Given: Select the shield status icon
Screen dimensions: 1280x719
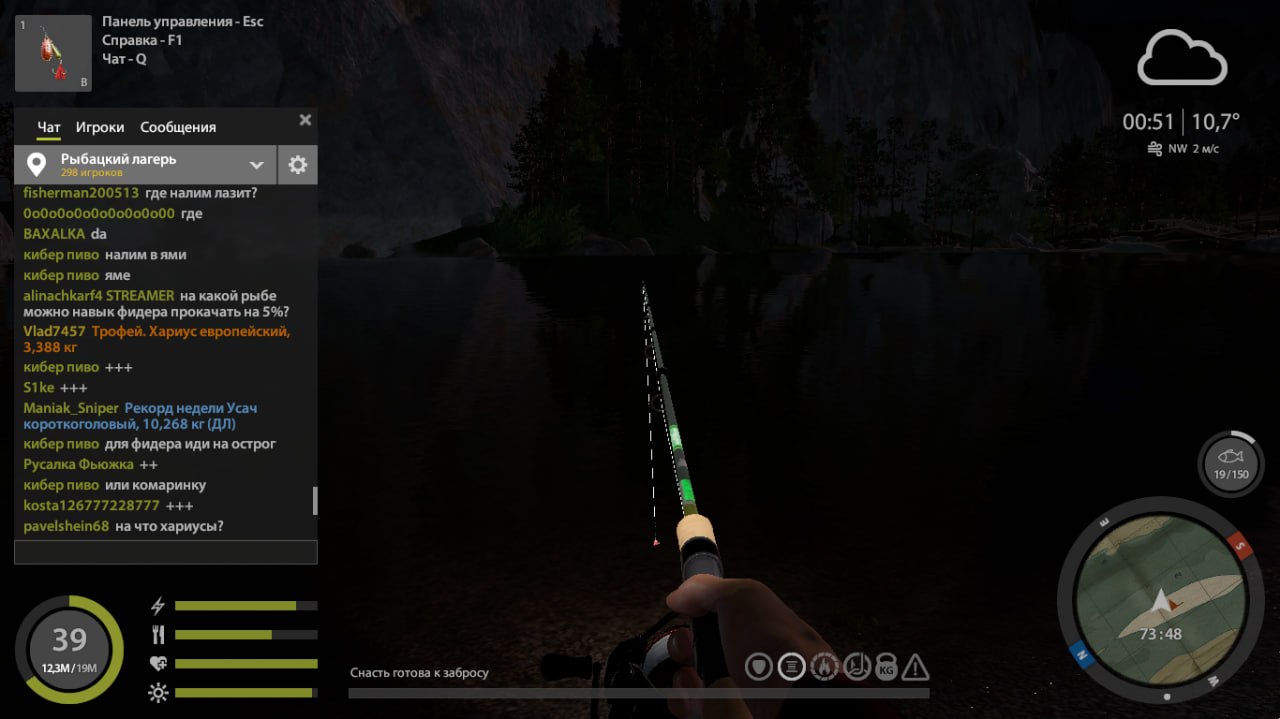Looking at the screenshot, I should pyautogui.click(x=759, y=666).
